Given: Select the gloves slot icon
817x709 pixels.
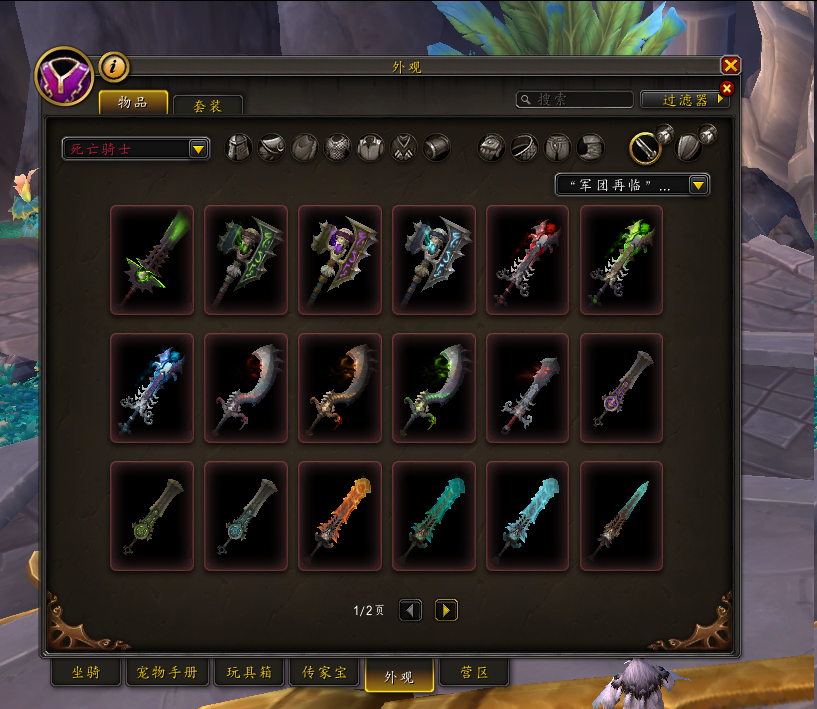Looking at the screenshot, I should click(x=492, y=148).
